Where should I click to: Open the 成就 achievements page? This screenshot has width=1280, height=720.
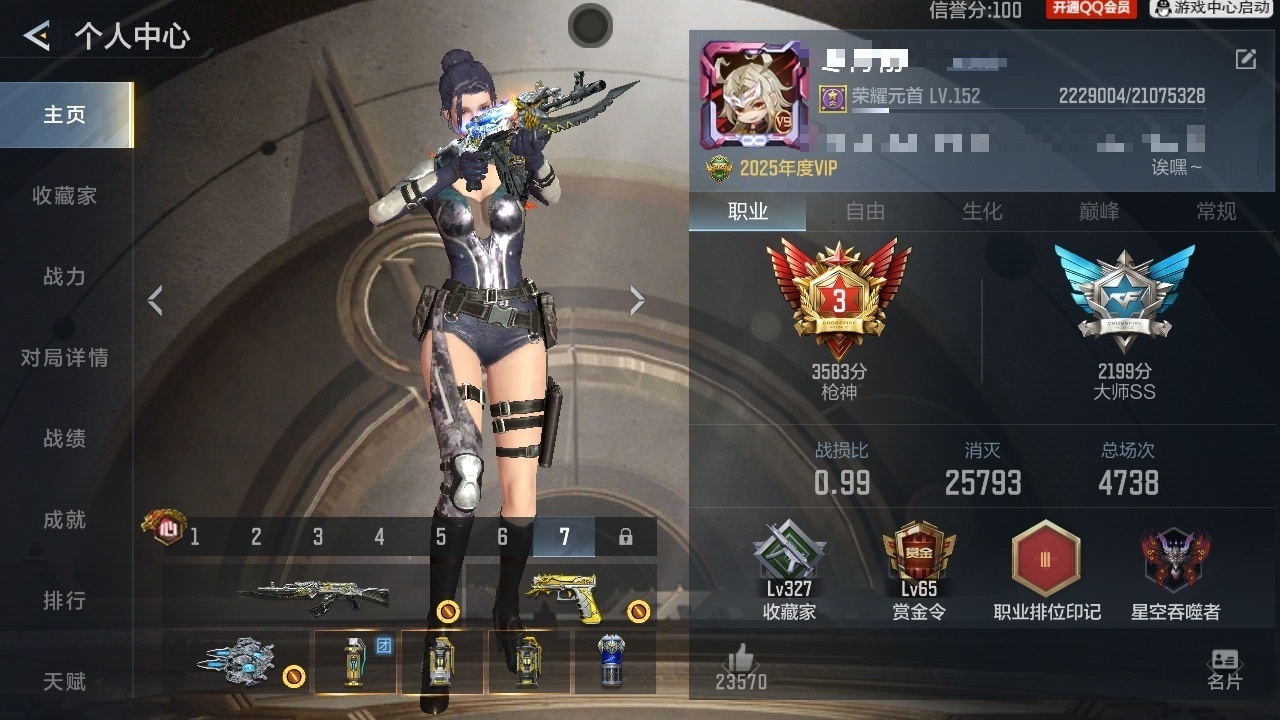coord(65,520)
